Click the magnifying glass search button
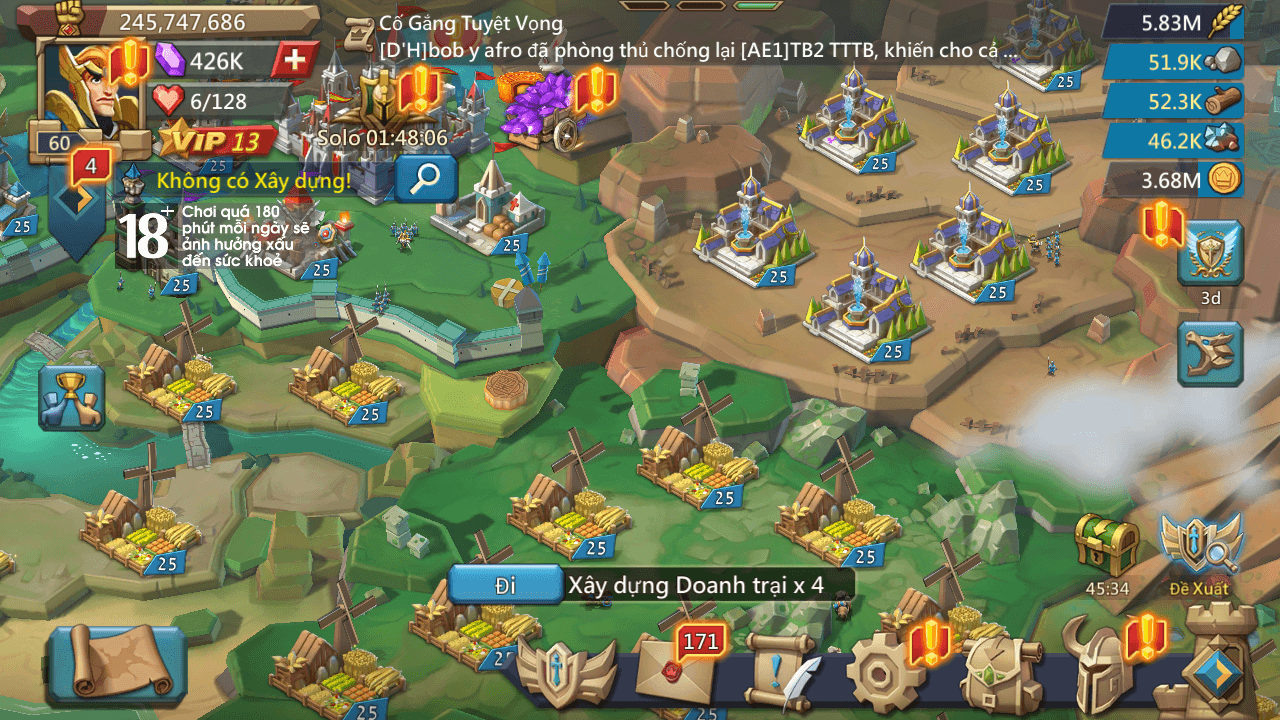This screenshot has height=720, width=1280. pos(426,178)
